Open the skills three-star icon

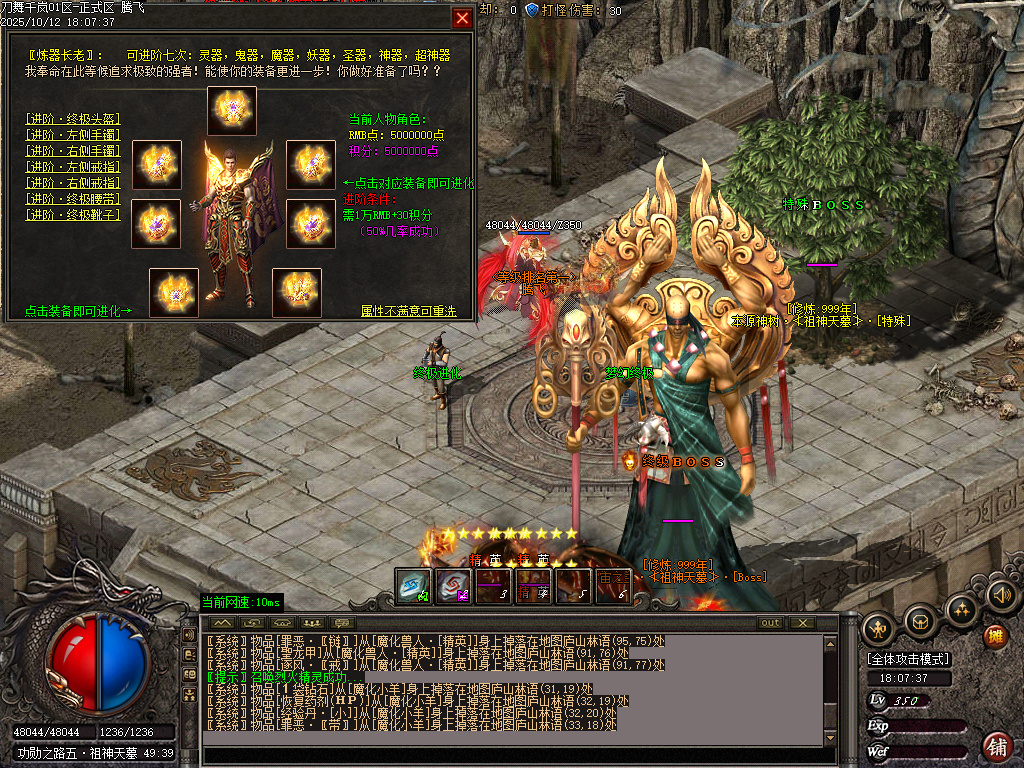pyautogui.click(x=960, y=610)
